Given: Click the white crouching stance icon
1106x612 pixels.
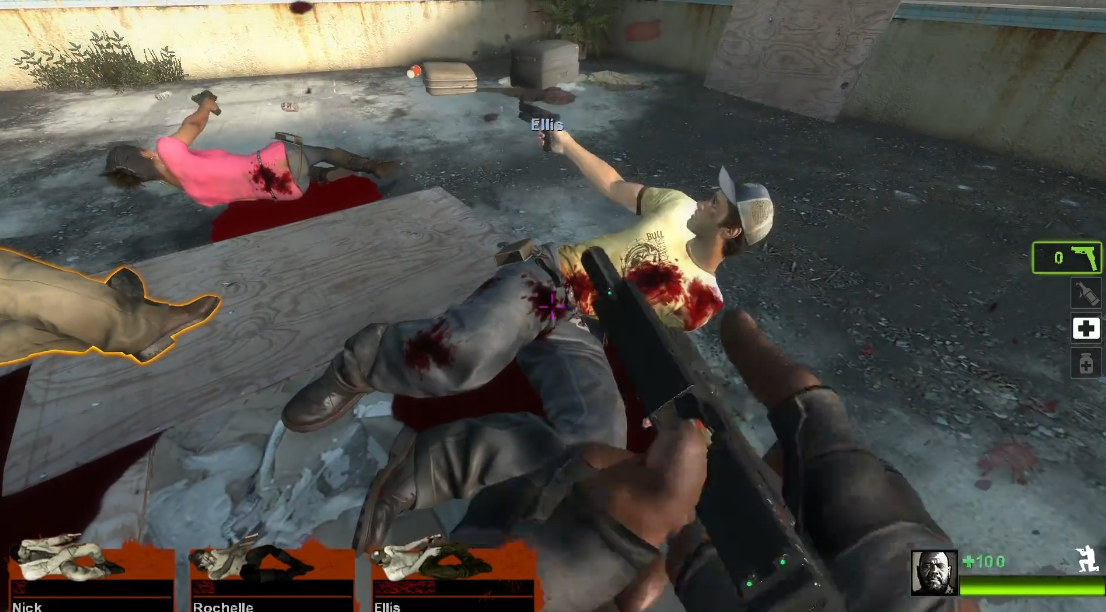Looking at the screenshot, I should (1086, 558).
